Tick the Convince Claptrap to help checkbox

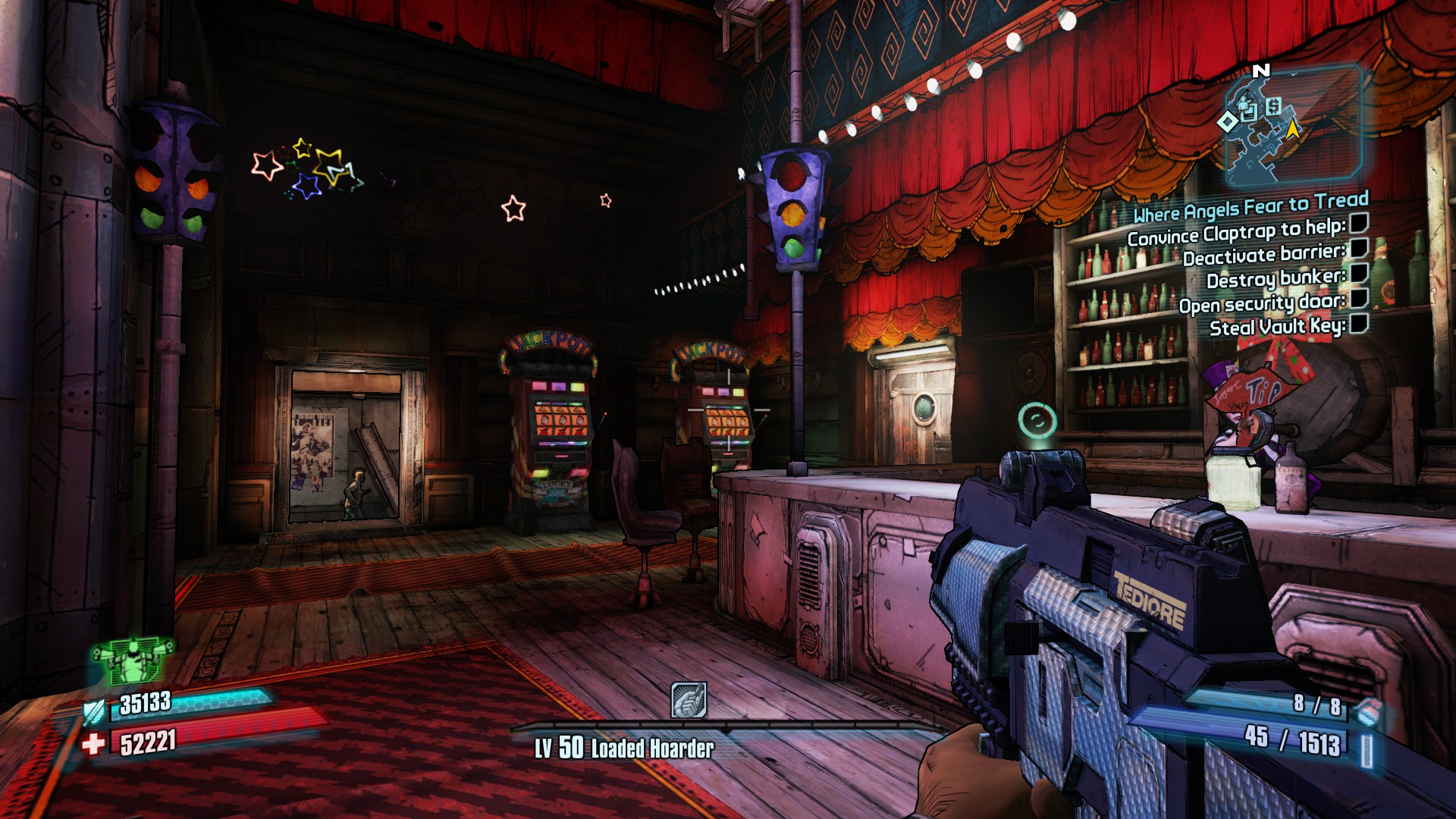1359,222
